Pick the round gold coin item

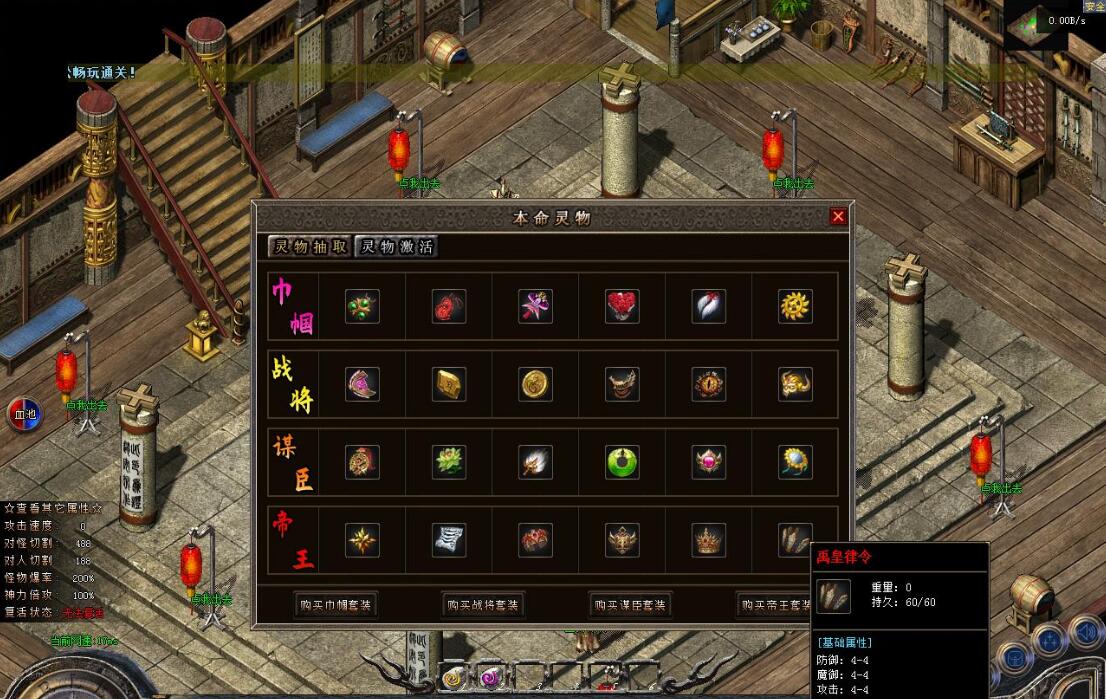click(x=536, y=384)
